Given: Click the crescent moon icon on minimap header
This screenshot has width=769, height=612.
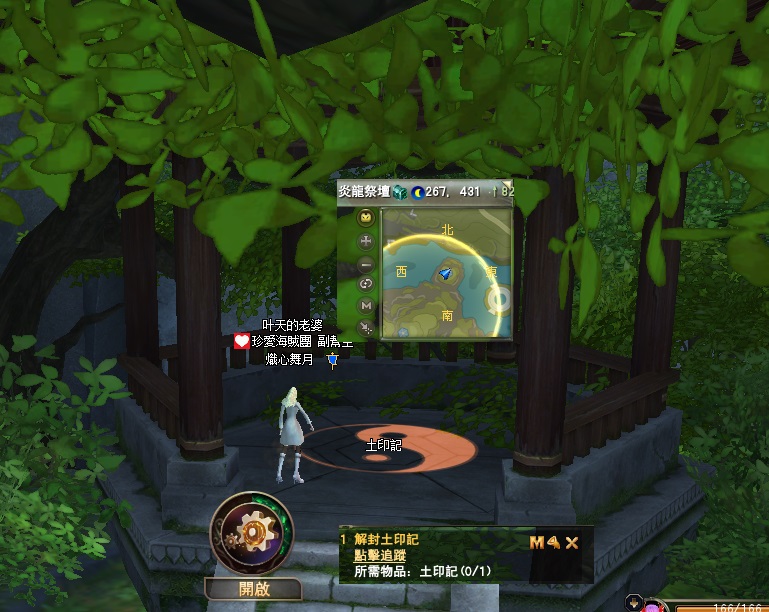Looking at the screenshot, I should [x=416, y=192].
